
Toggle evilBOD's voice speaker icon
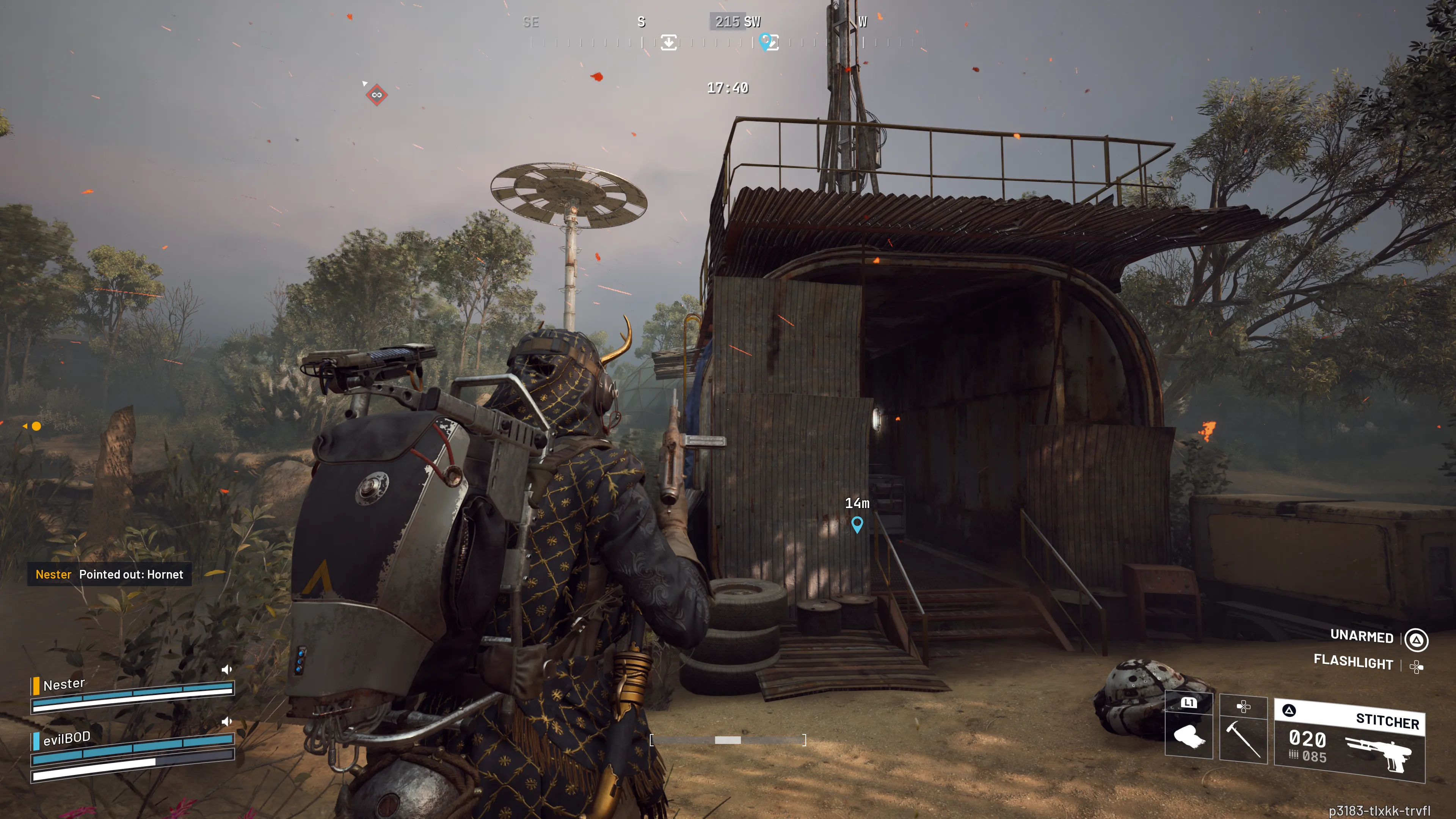click(227, 721)
